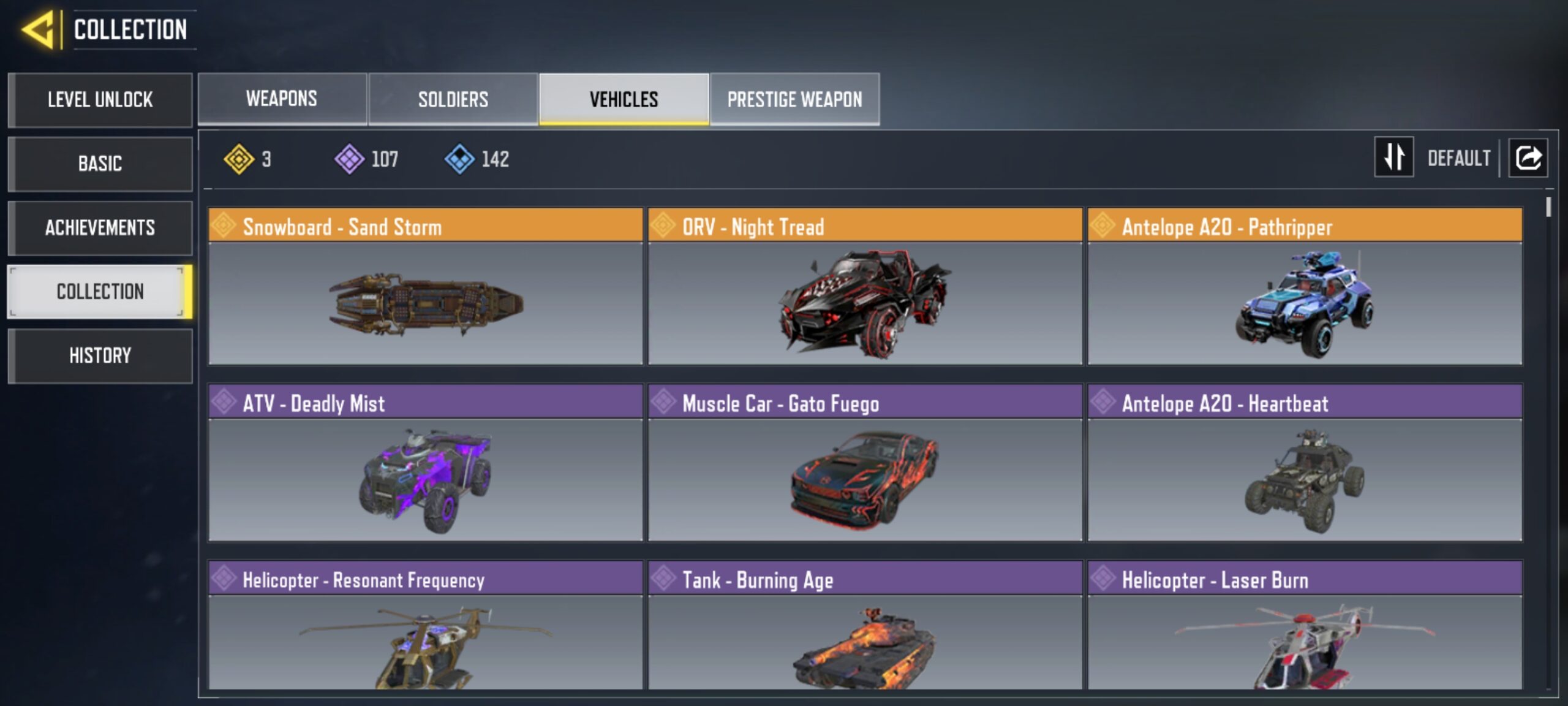Open the DEFAULT sorting dropdown

point(1460,158)
